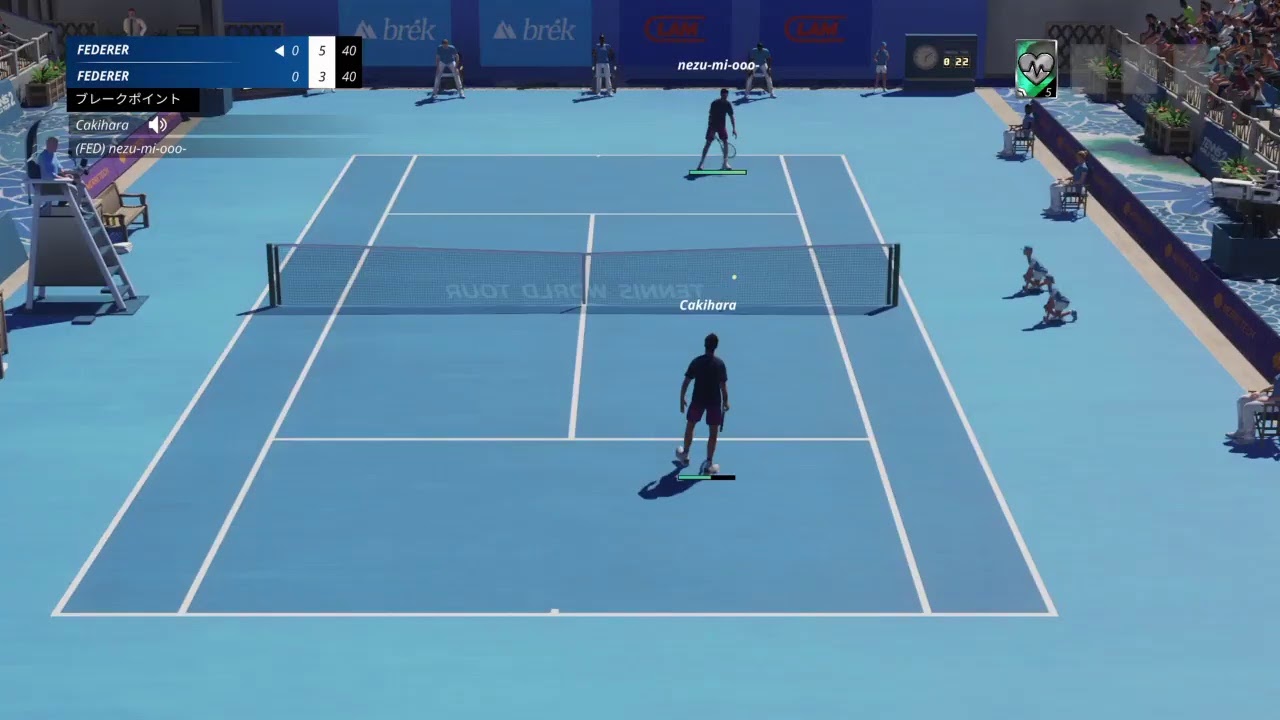
Task: Toggle the speaker icon beside Cakihara
Action: pos(158,125)
